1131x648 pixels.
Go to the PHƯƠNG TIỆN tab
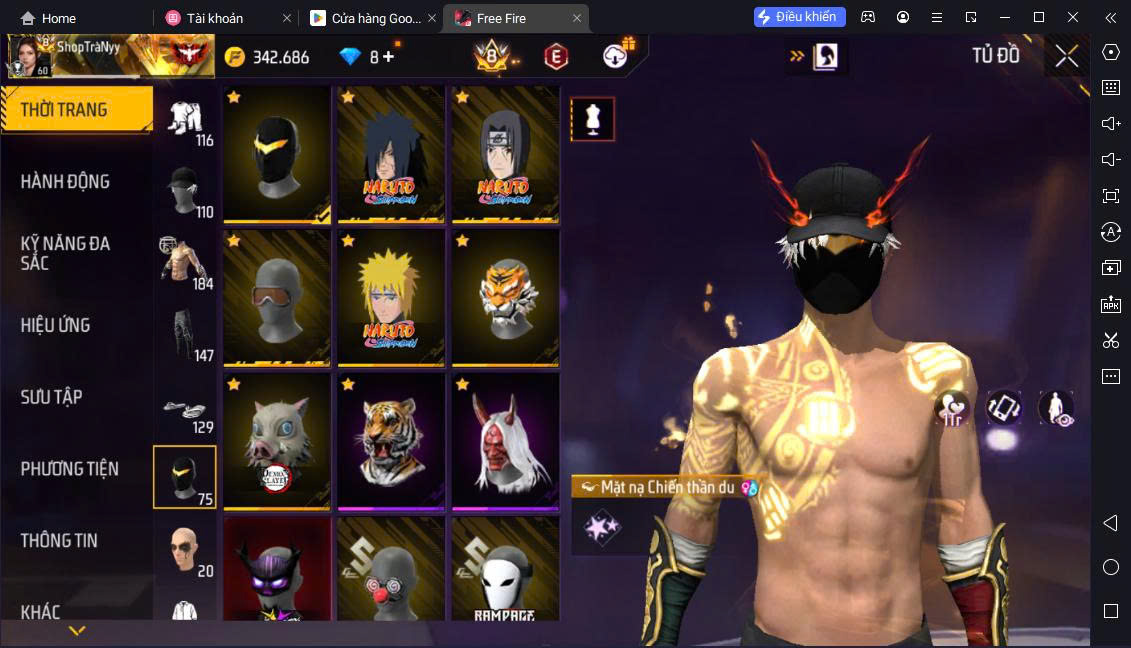[70, 468]
